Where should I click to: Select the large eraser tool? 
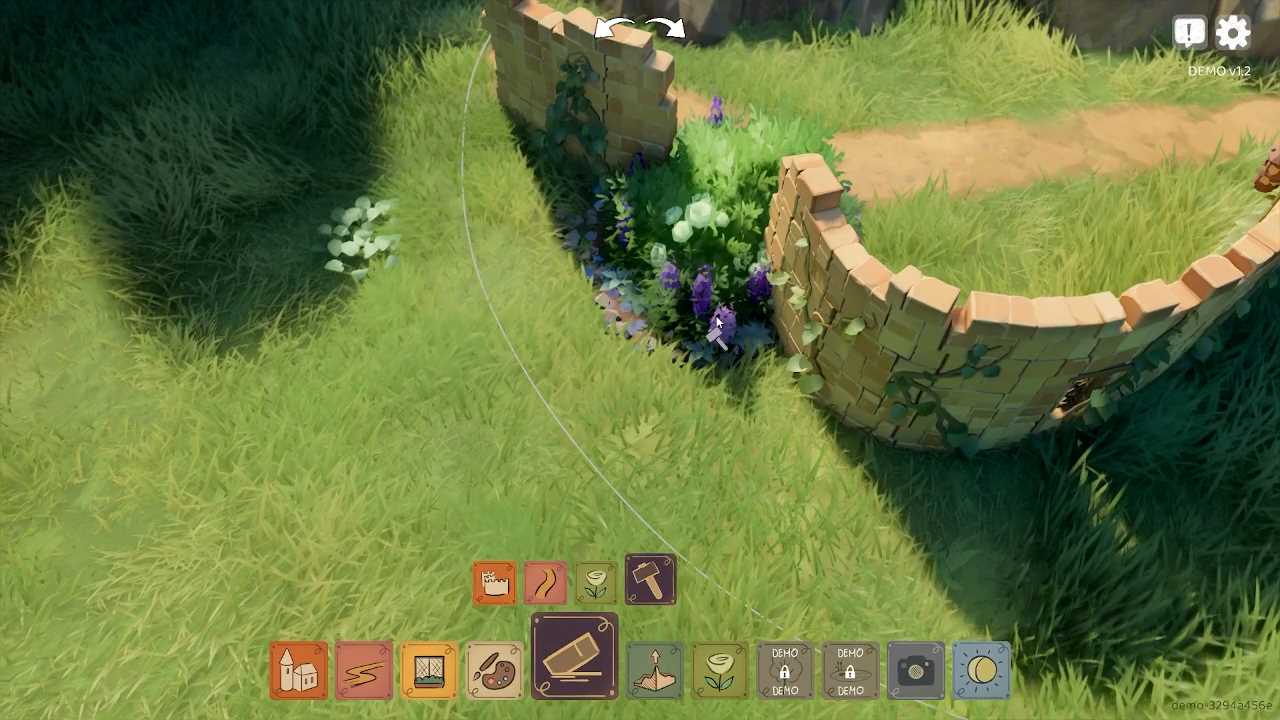click(x=575, y=656)
